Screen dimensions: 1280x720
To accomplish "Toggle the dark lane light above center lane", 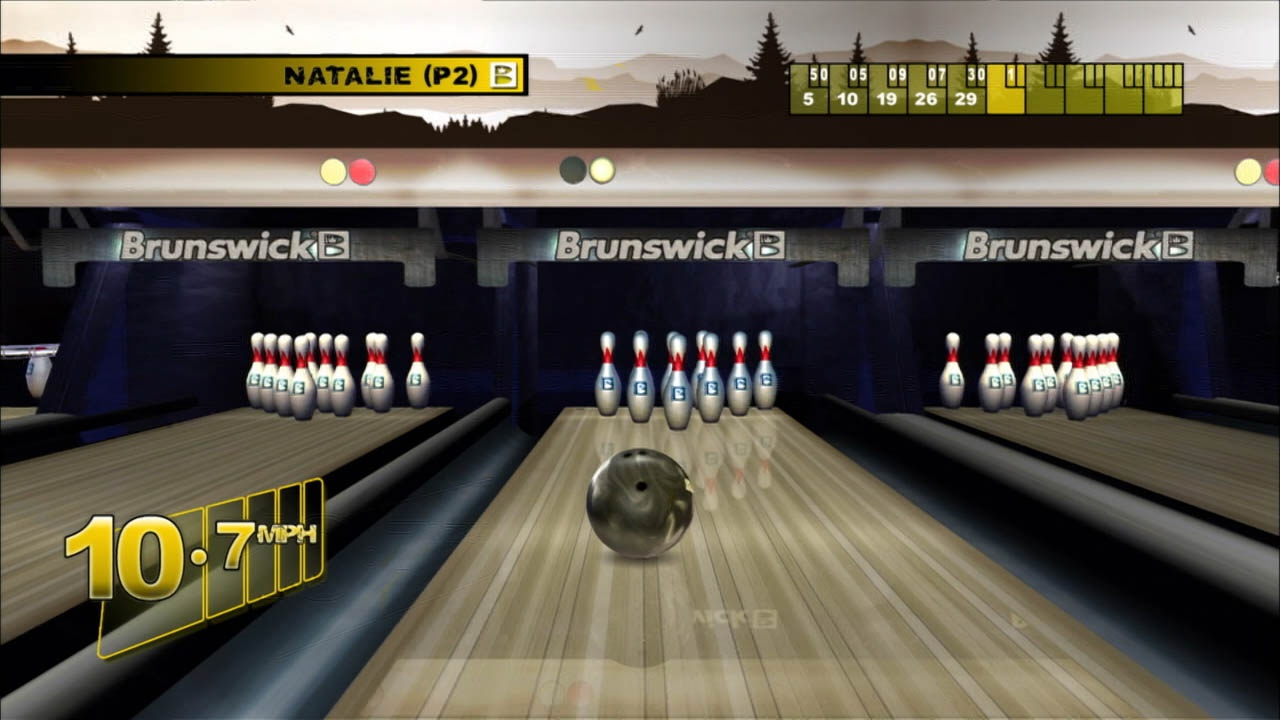I will coord(573,170).
